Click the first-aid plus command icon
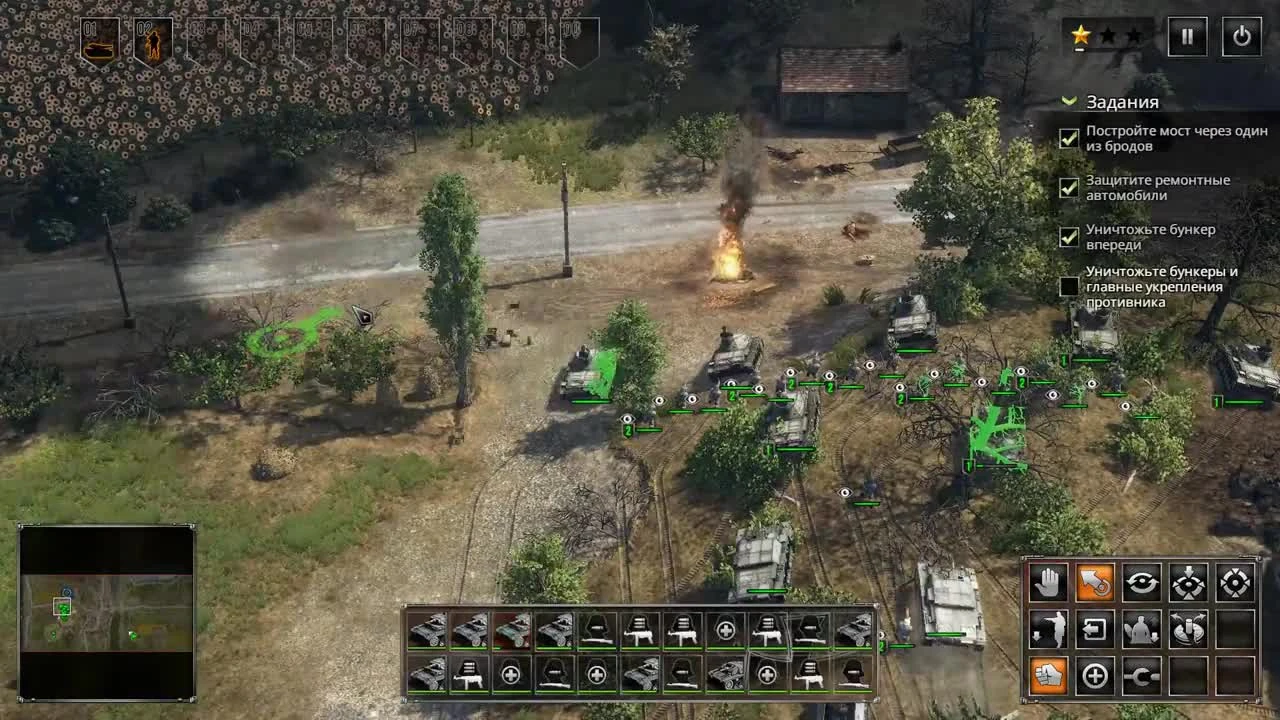Image resolution: width=1280 pixels, height=720 pixels. [1095, 676]
